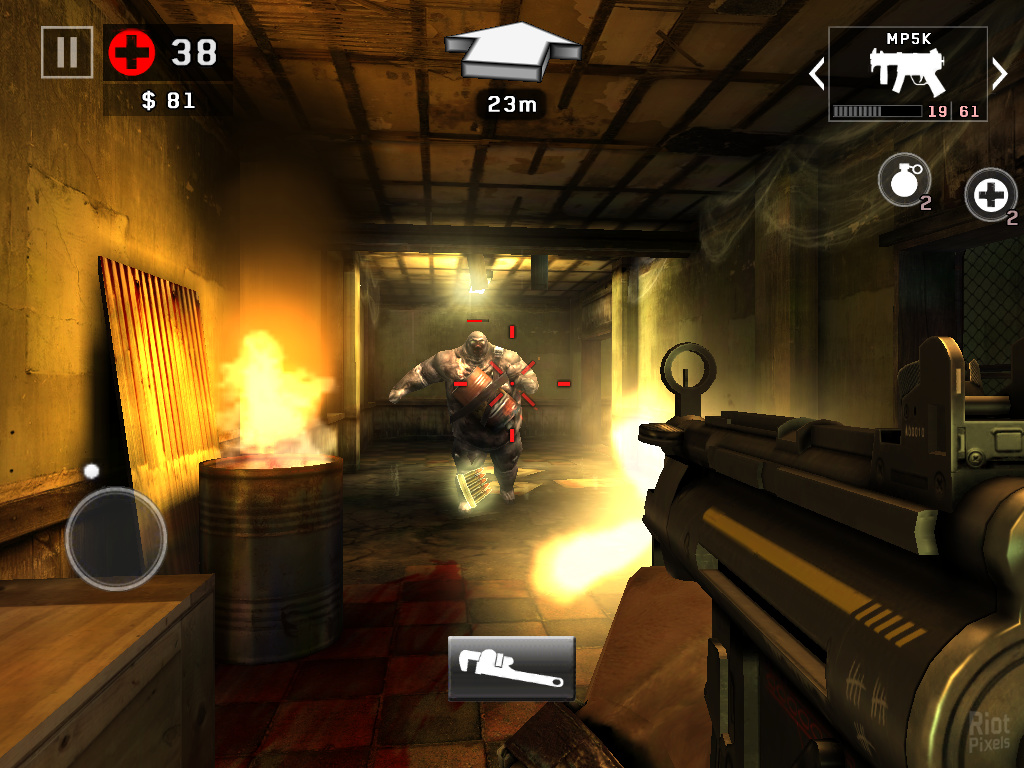Pause the game
The height and width of the screenshot is (768, 1024).
67,52
